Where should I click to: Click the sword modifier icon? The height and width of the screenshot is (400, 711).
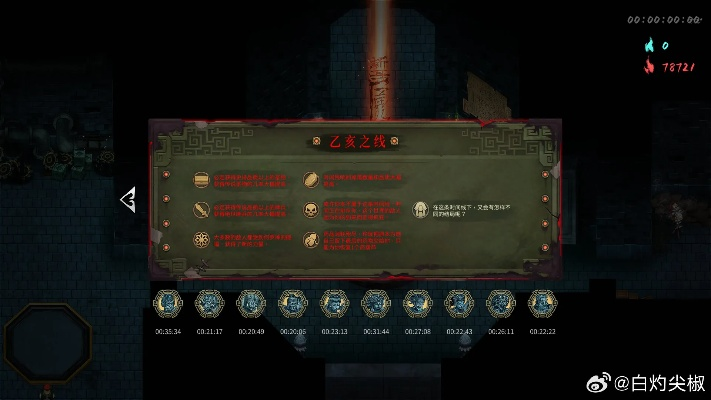click(x=201, y=210)
